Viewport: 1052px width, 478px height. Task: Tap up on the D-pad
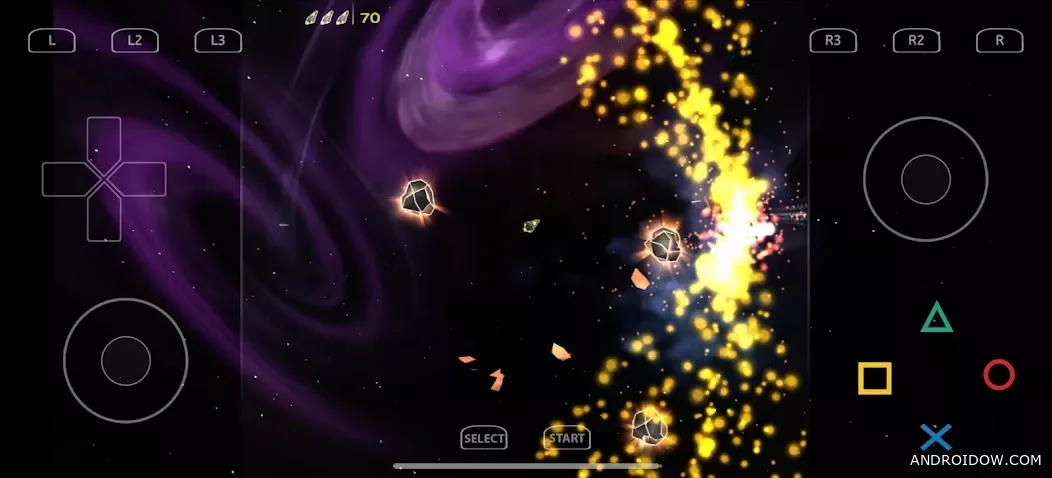tap(104, 138)
